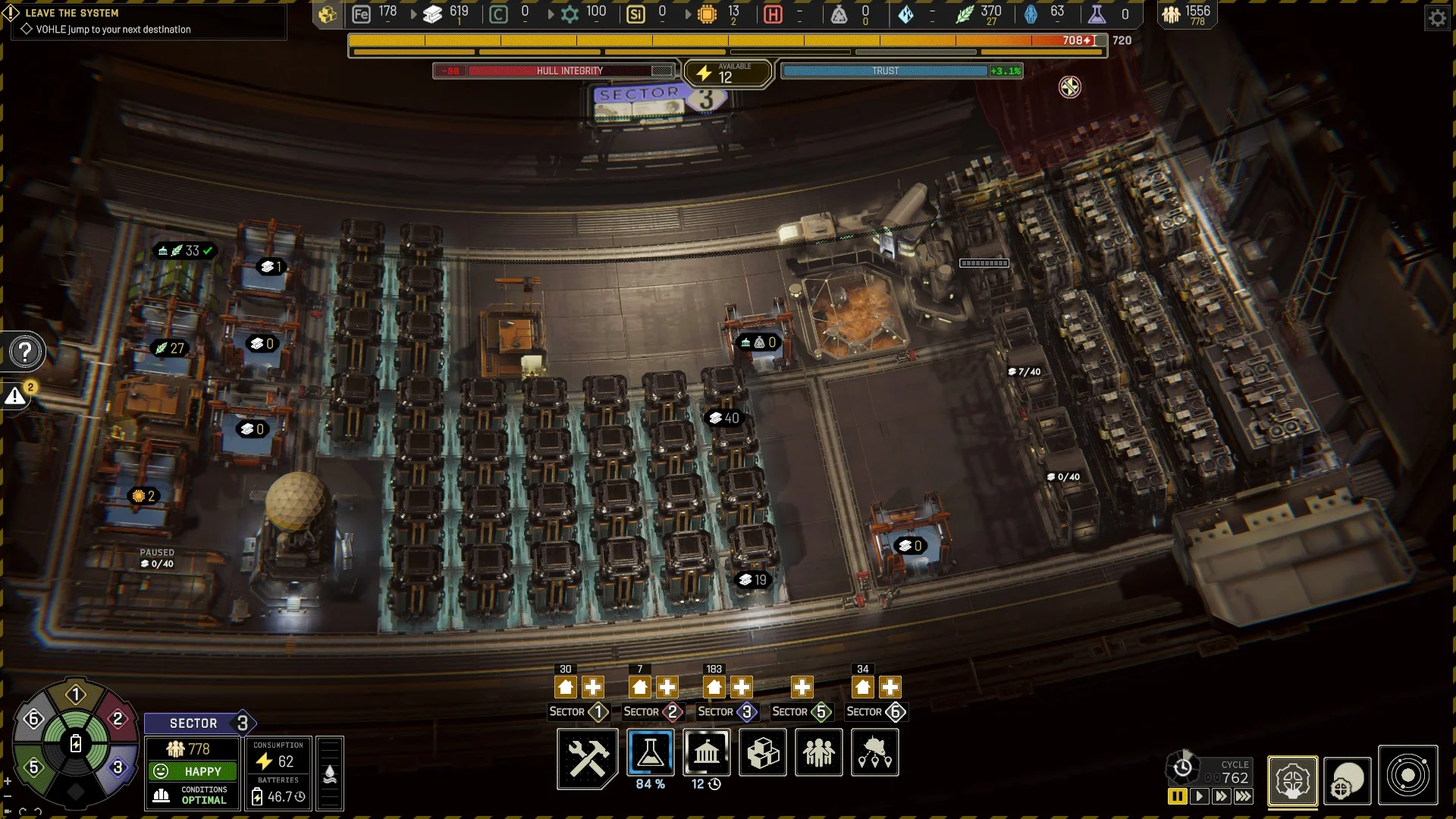Open the settings gear
The image size is (1456, 819).
click(1437, 18)
